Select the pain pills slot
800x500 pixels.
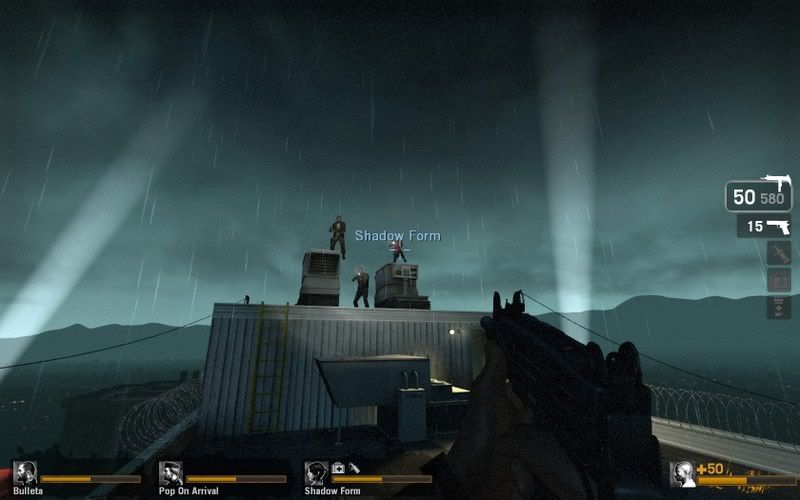tap(778, 307)
